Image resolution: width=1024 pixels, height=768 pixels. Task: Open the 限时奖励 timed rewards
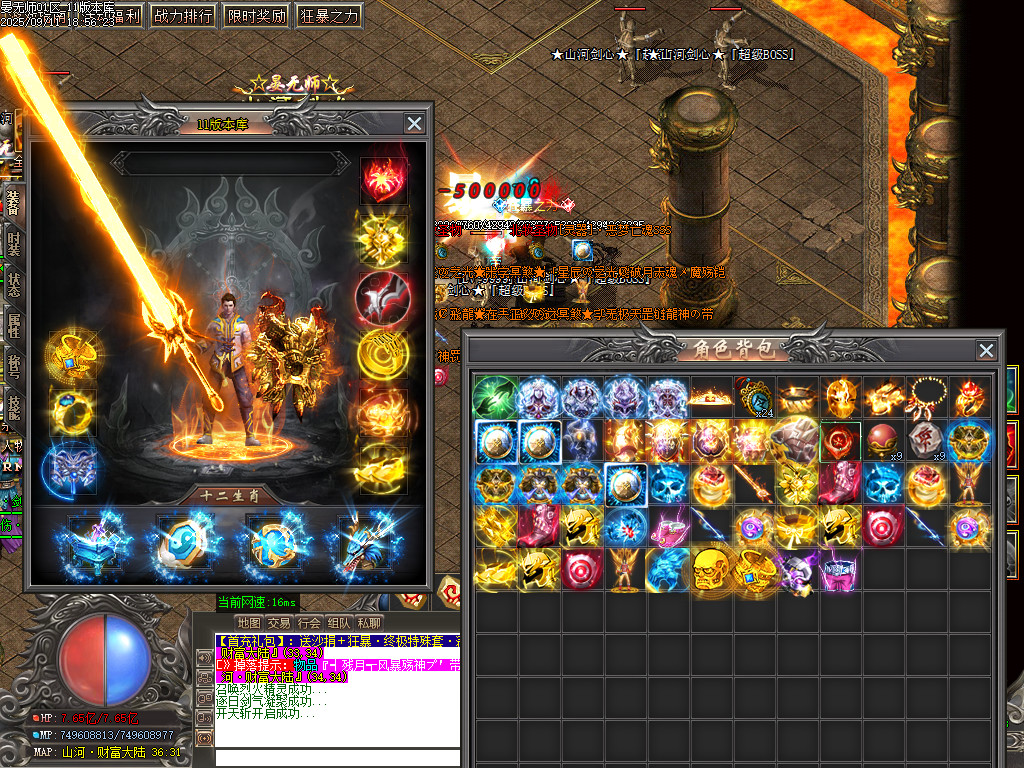click(x=255, y=16)
